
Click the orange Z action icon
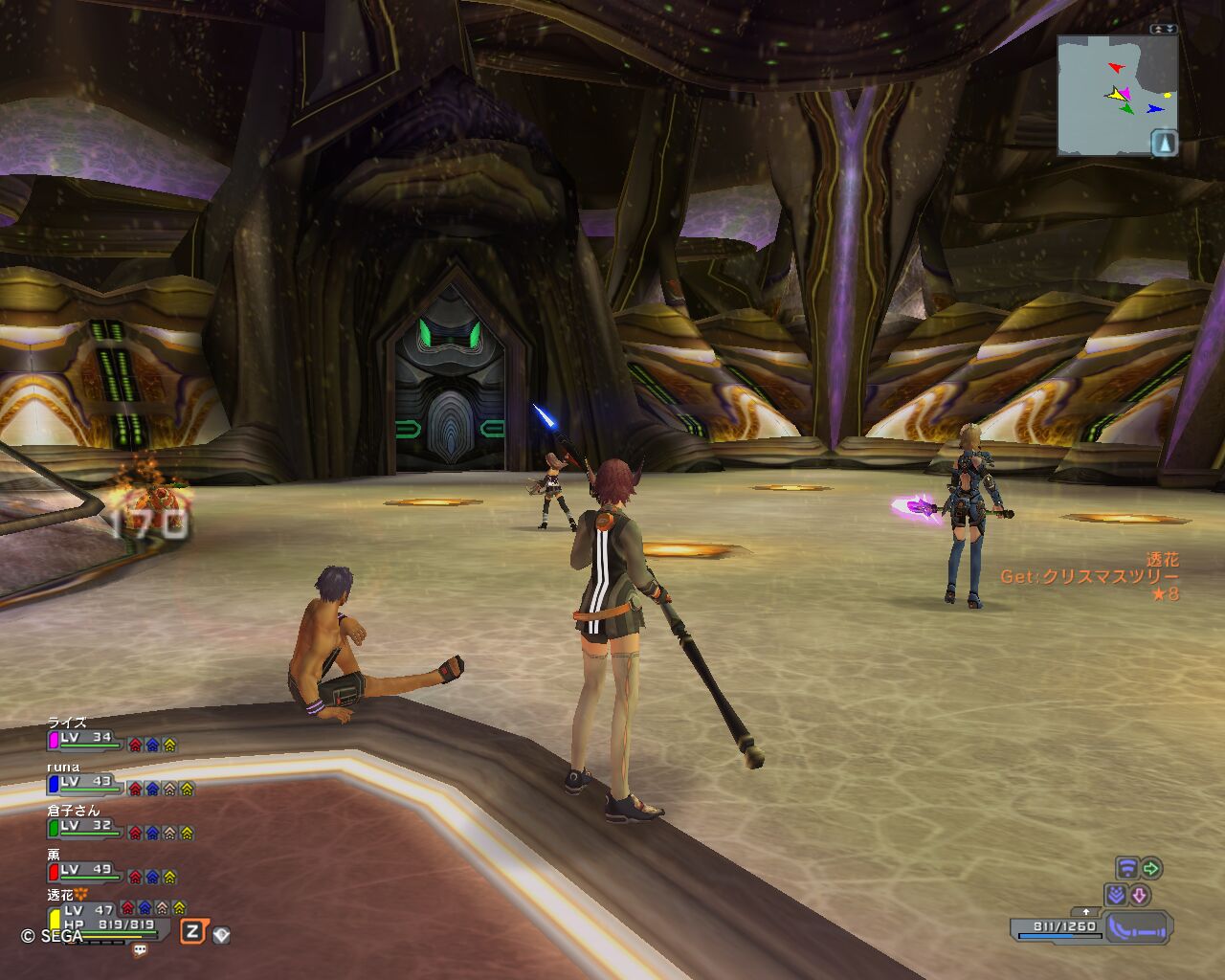coord(193,931)
